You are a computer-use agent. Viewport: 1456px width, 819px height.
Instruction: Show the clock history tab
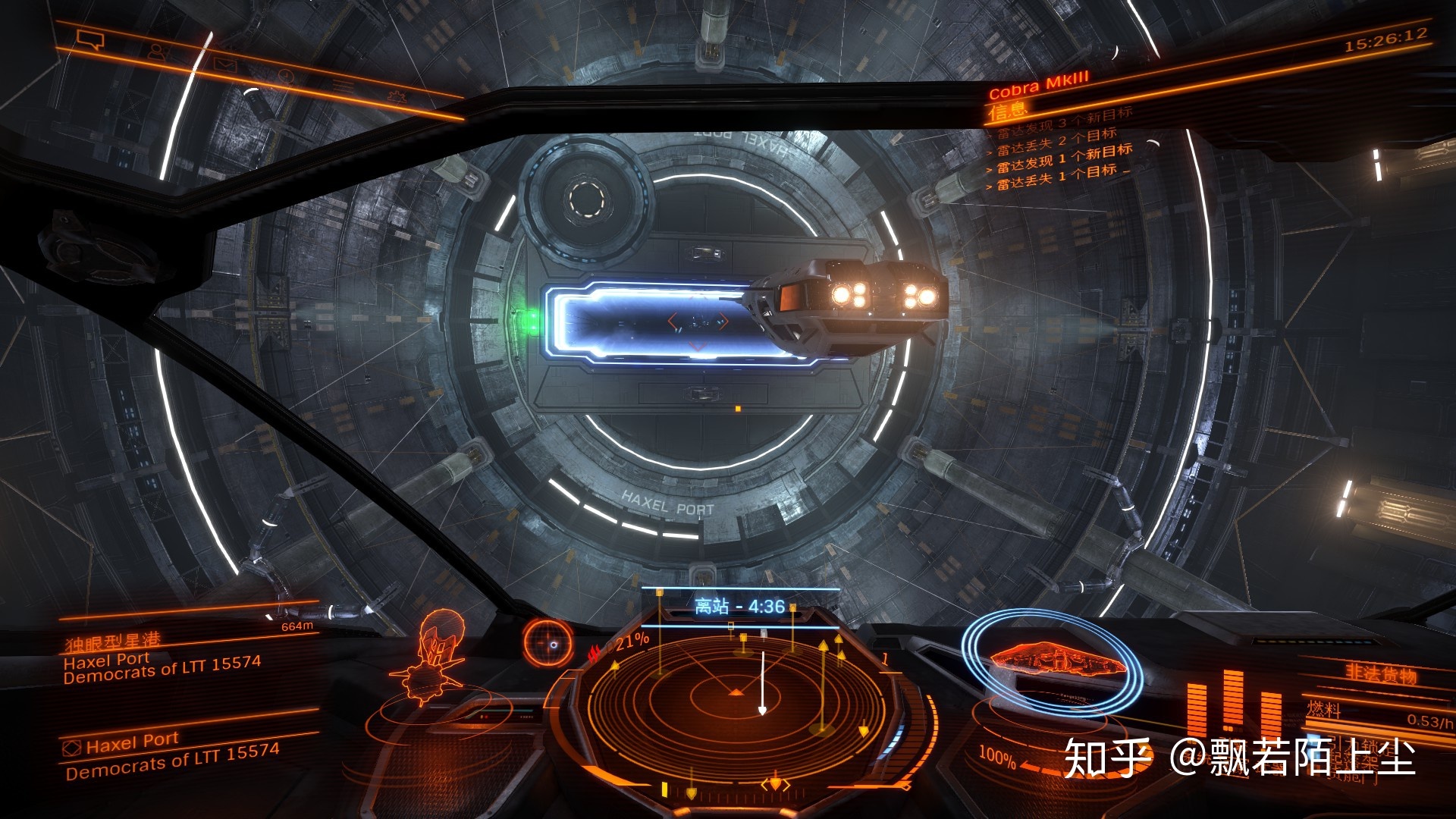(x=286, y=76)
